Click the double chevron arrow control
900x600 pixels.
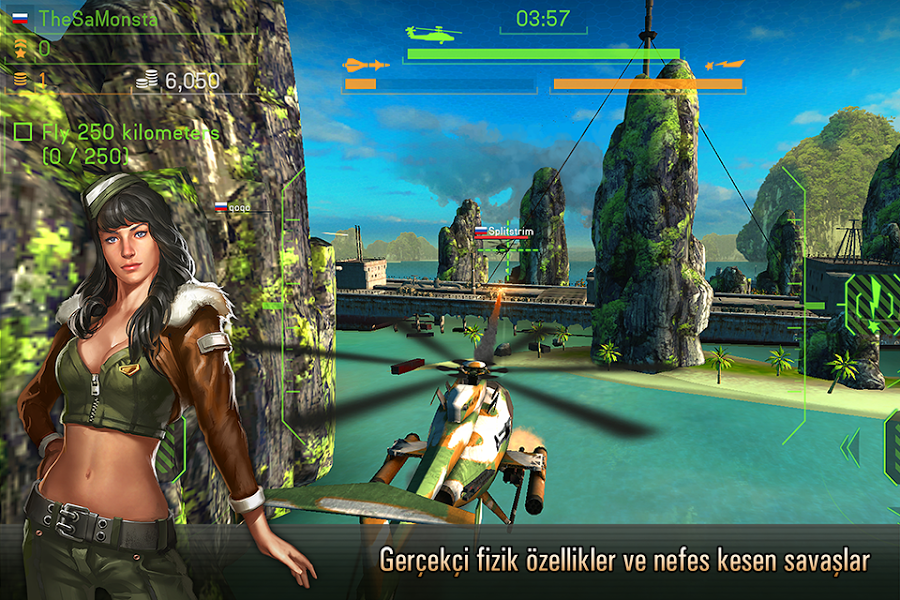tap(850, 446)
